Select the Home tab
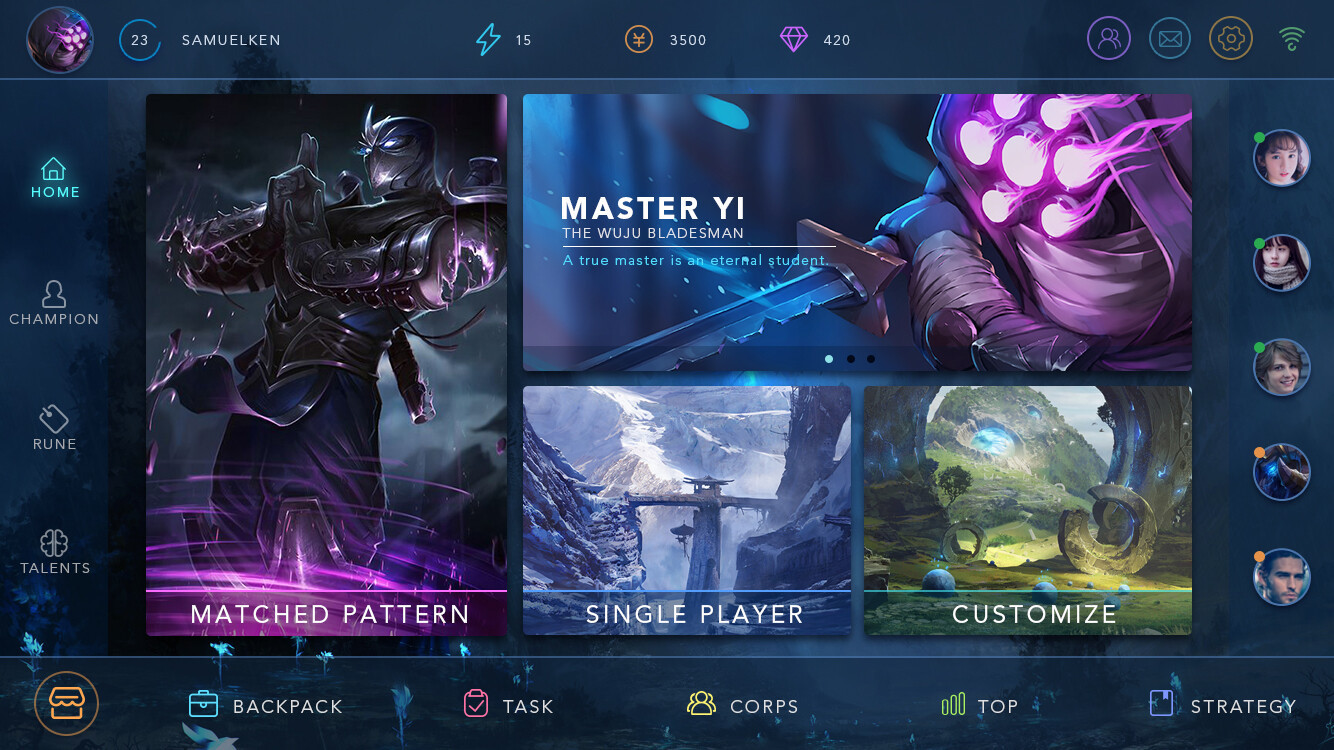 [55, 178]
